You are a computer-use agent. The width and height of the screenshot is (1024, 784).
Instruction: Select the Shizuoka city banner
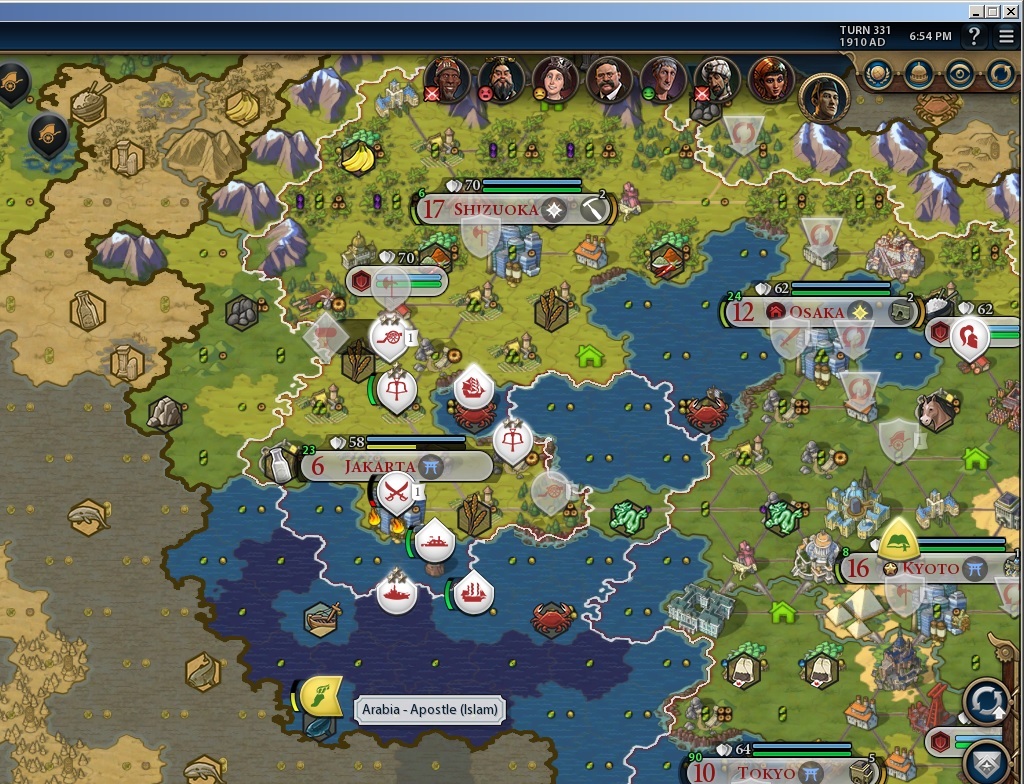pyautogui.click(x=495, y=209)
